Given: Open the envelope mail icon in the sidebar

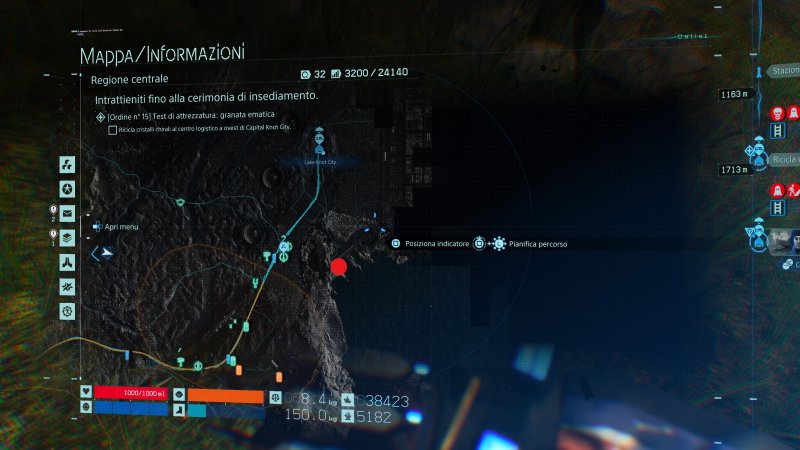Looking at the screenshot, I should (x=67, y=213).
